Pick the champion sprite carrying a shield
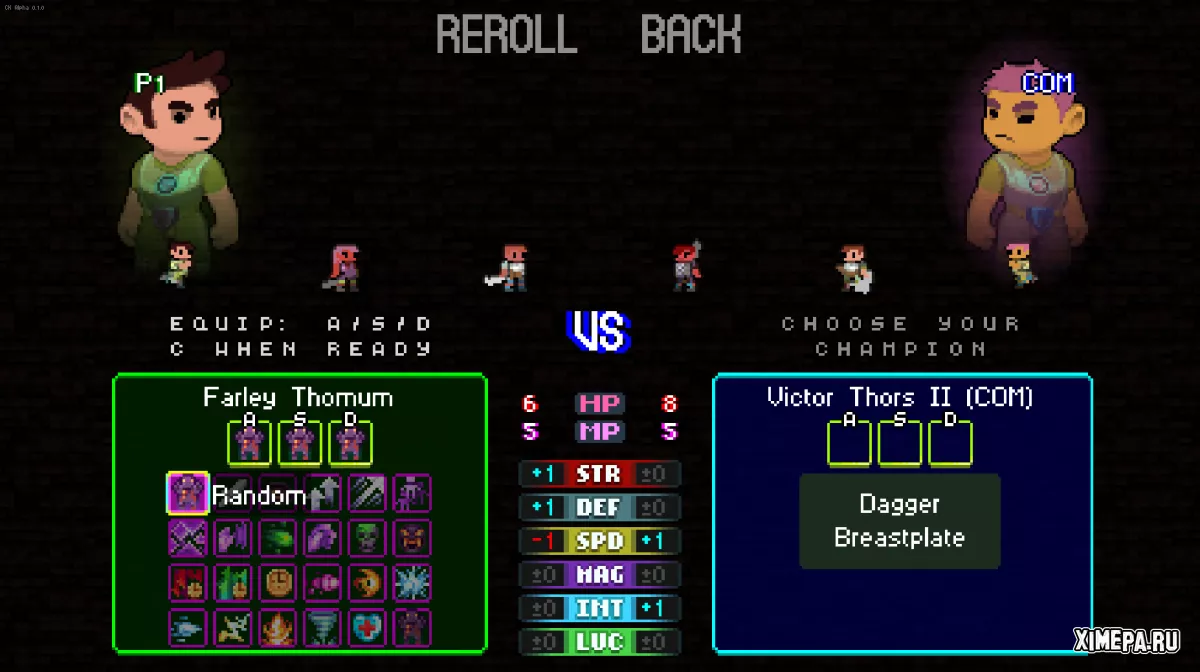The image size is (1200, 672). point(854,268)
